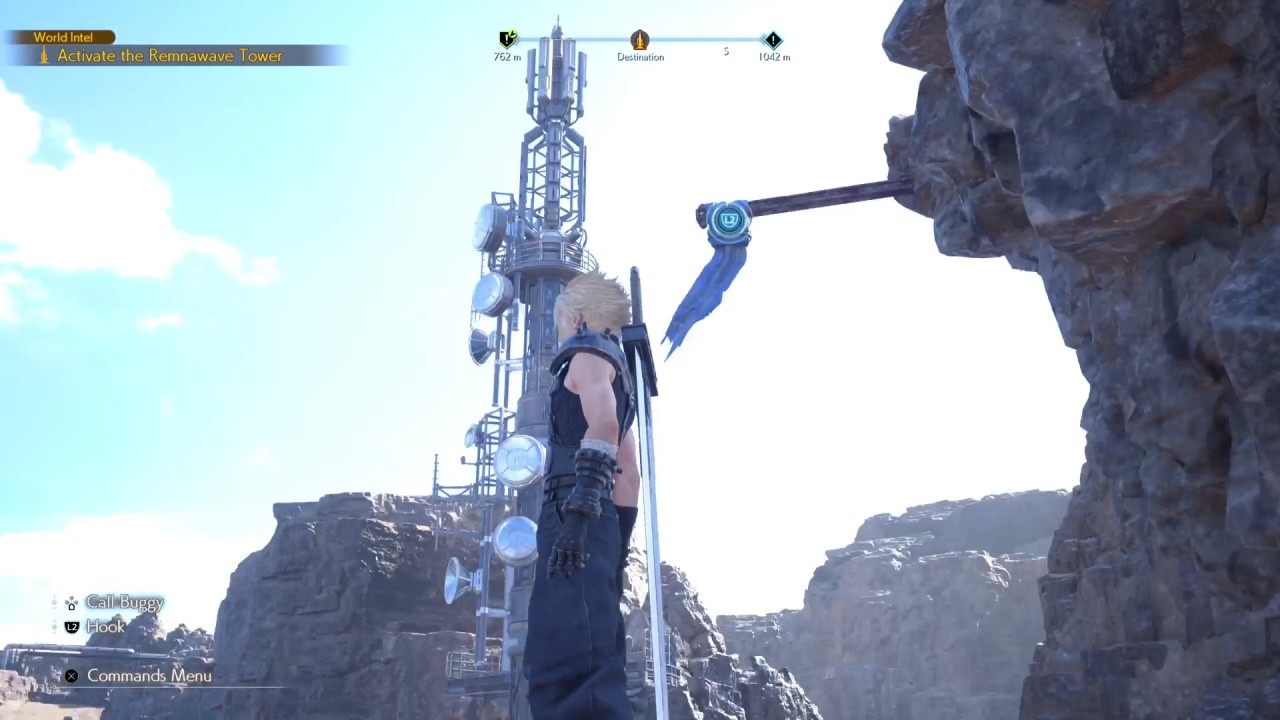Use the Hook command
Screen dimensions: 1280x720
(106, 627)
